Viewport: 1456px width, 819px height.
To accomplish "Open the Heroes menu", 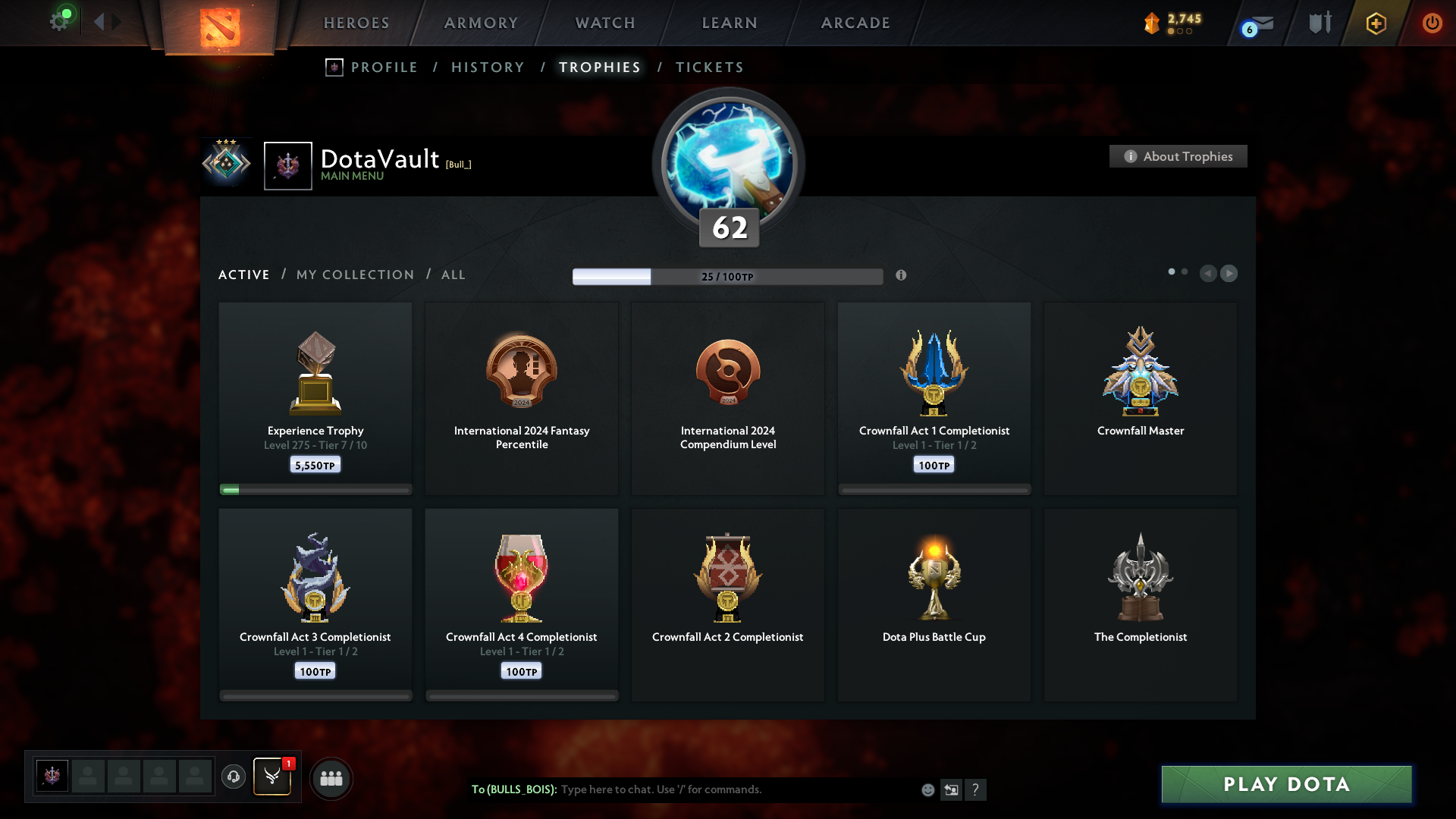I will pyautogui.click(x=356, y=23).
